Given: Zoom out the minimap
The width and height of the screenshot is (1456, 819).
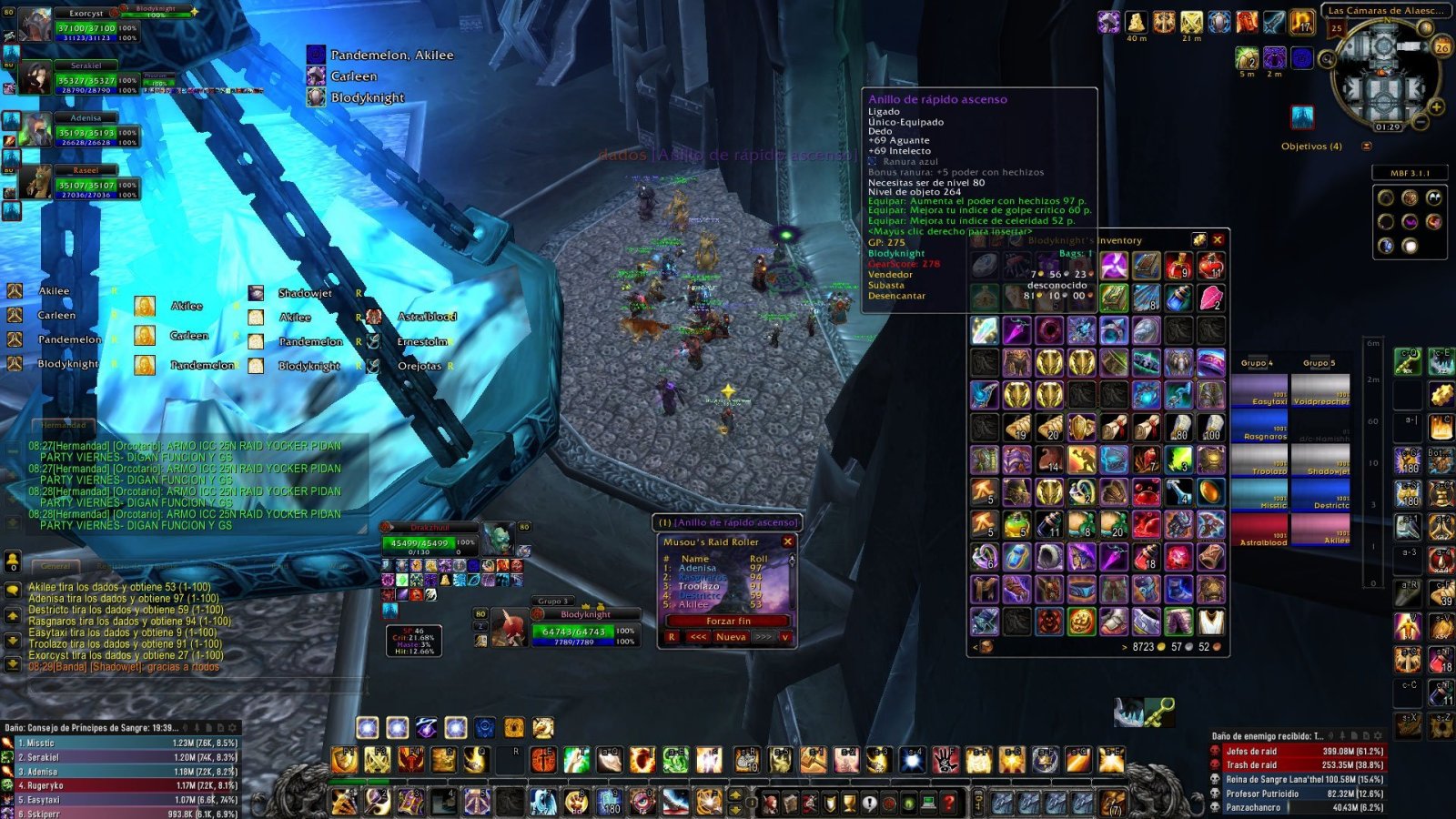Looking at the screenshot, I should (x=1420, y=121).
